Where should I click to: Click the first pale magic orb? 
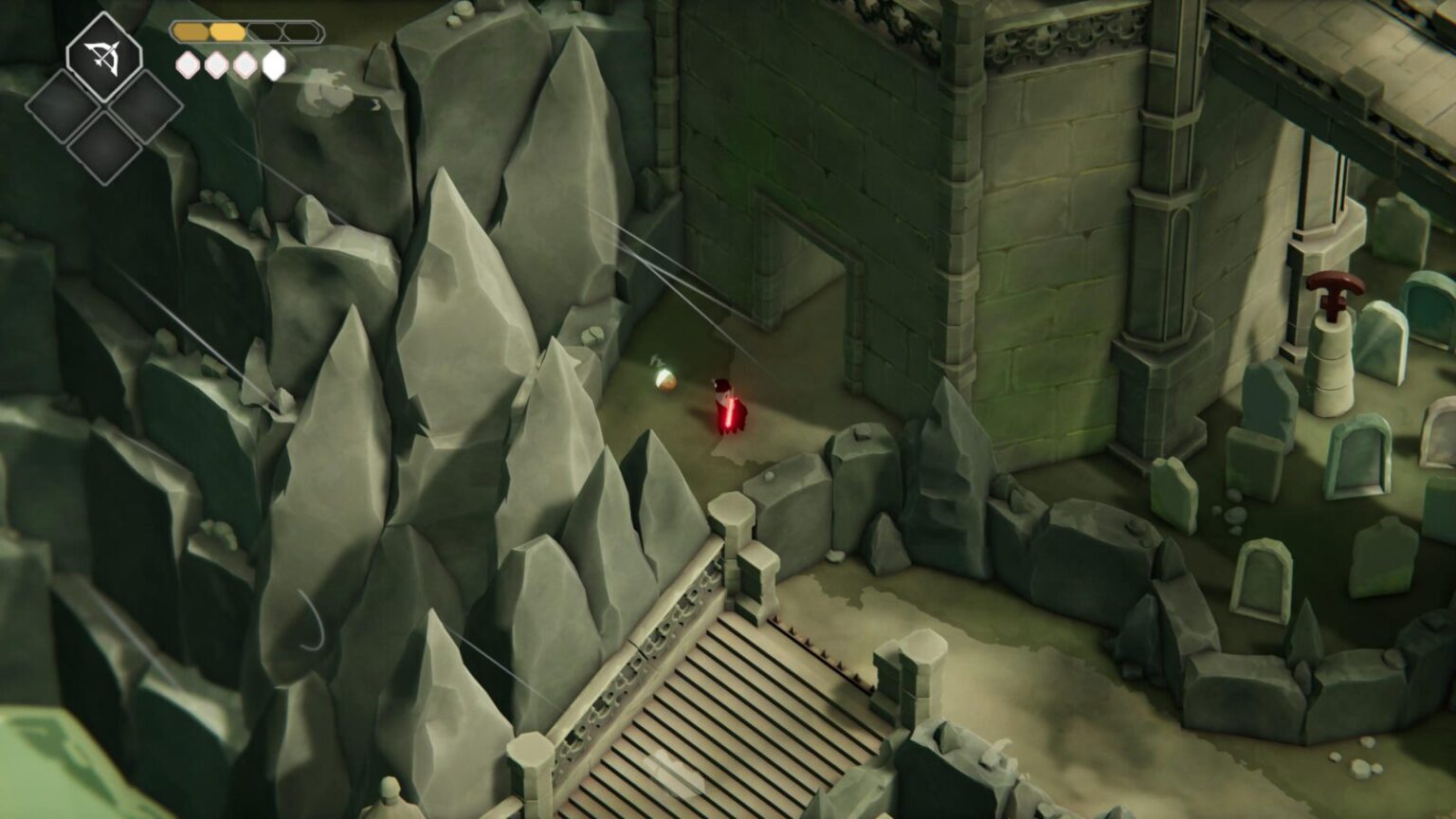point(188,64)
